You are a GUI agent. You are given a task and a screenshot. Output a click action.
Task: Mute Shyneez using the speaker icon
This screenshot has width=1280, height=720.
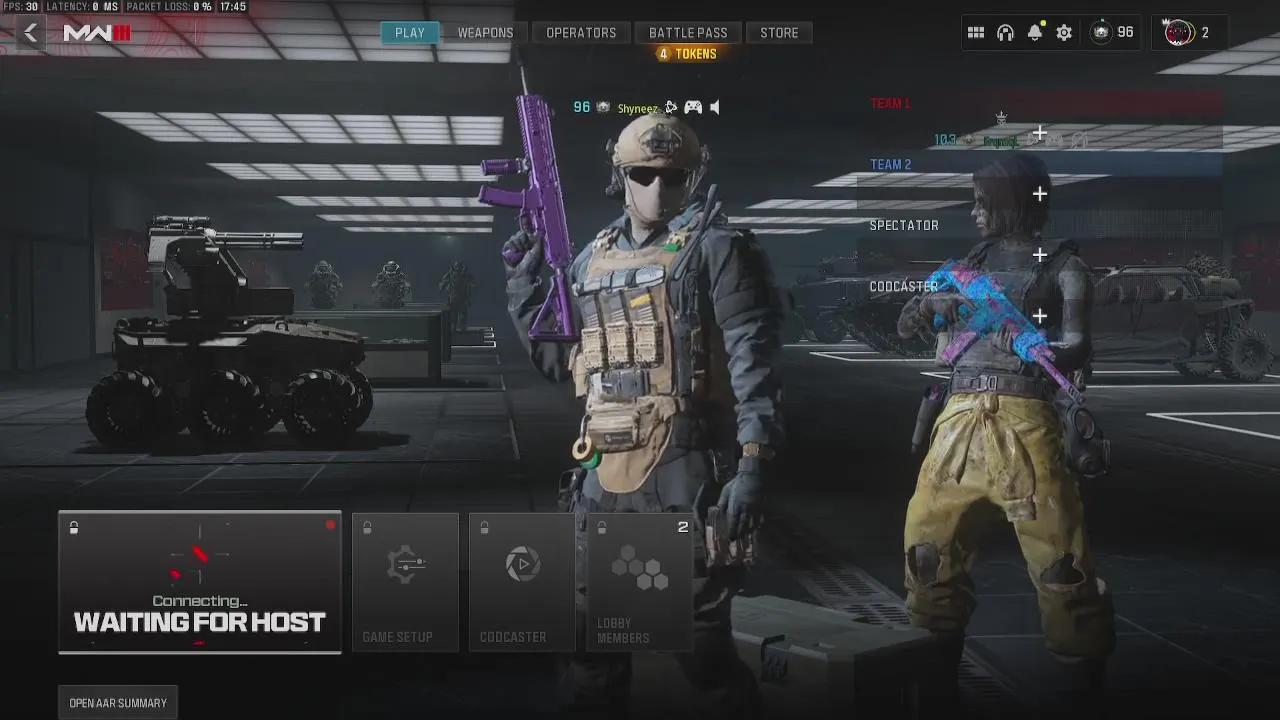(714, 107)
